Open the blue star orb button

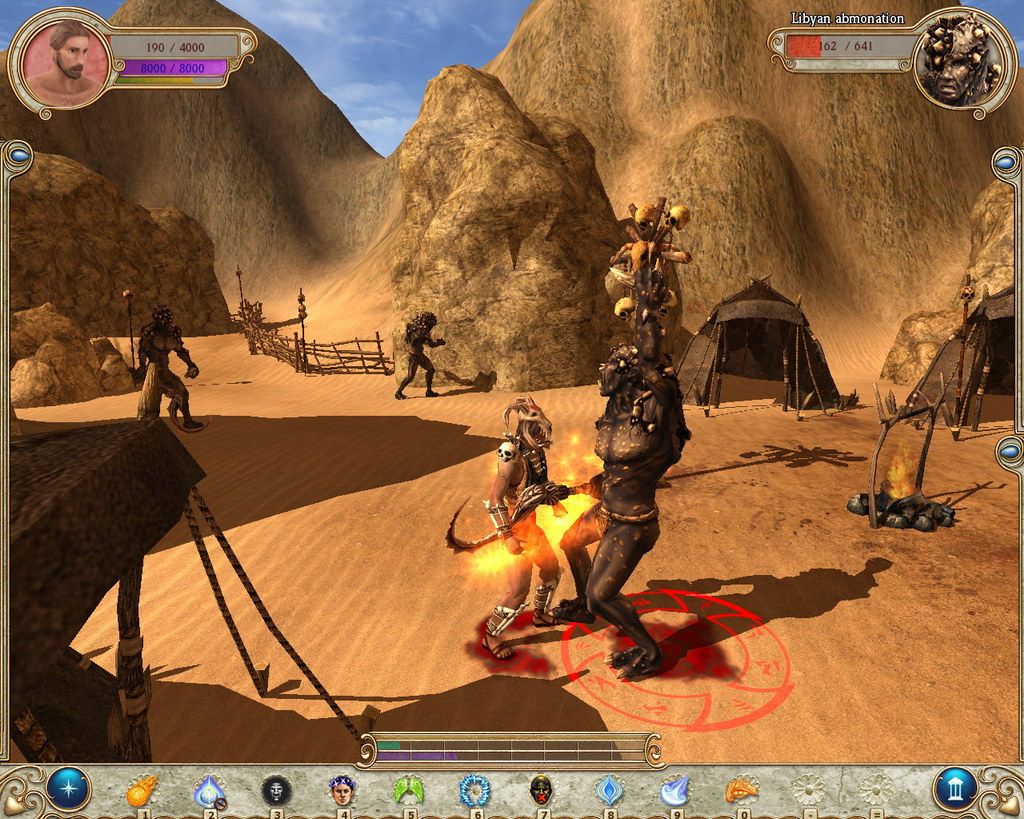[68, 789]
